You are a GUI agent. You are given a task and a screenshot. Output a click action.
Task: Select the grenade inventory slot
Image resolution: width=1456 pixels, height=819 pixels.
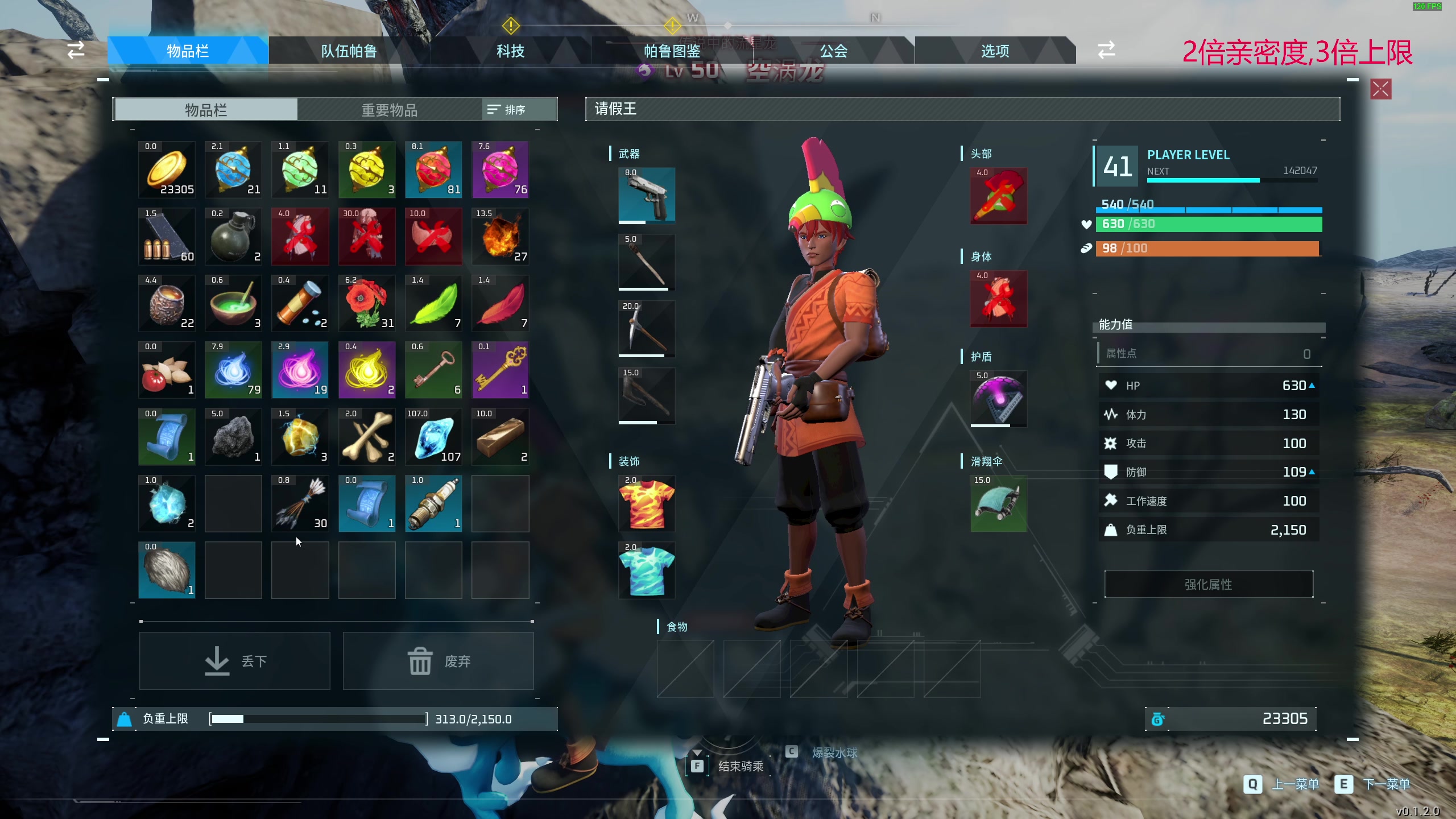click(233, 236)
